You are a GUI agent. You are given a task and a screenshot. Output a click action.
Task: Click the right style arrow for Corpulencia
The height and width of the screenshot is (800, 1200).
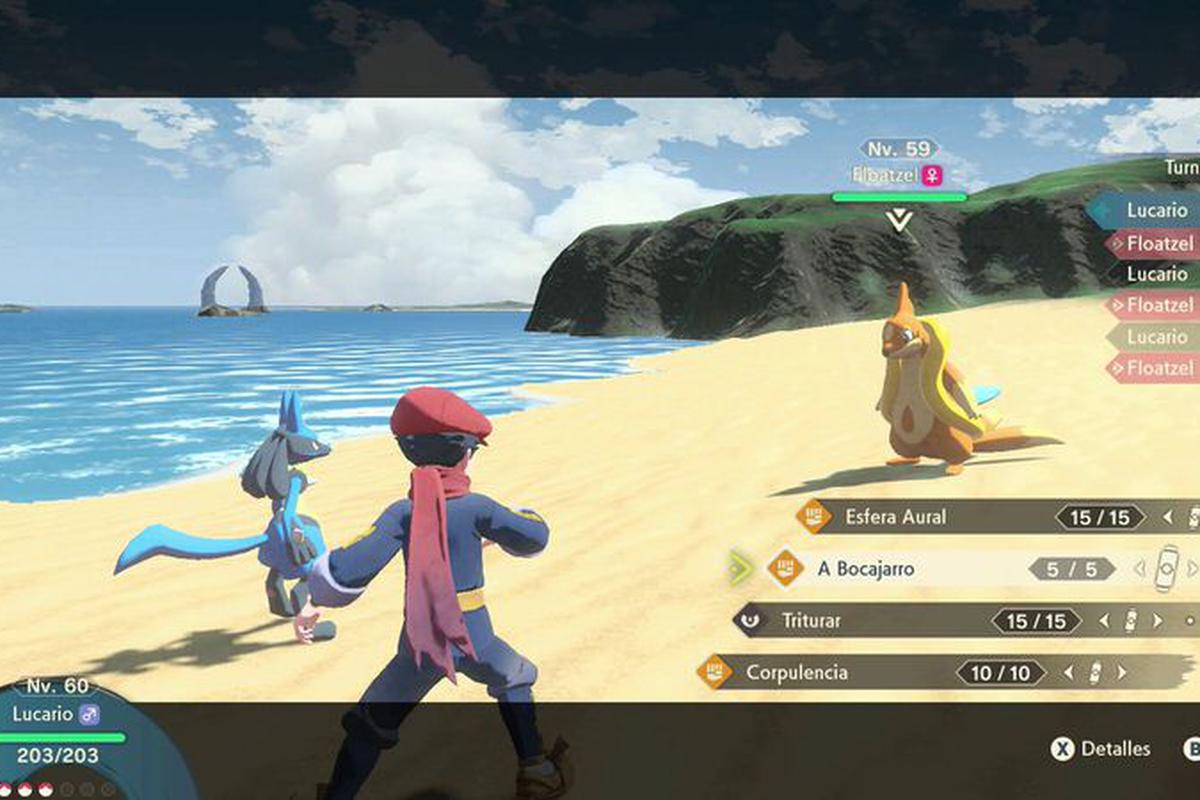pyautogui.click(x=1122, y=673)
